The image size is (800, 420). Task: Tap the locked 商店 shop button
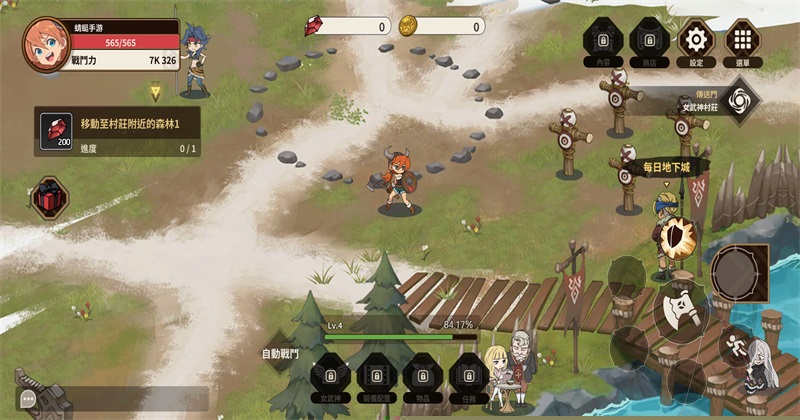click(x=649, y=40)
